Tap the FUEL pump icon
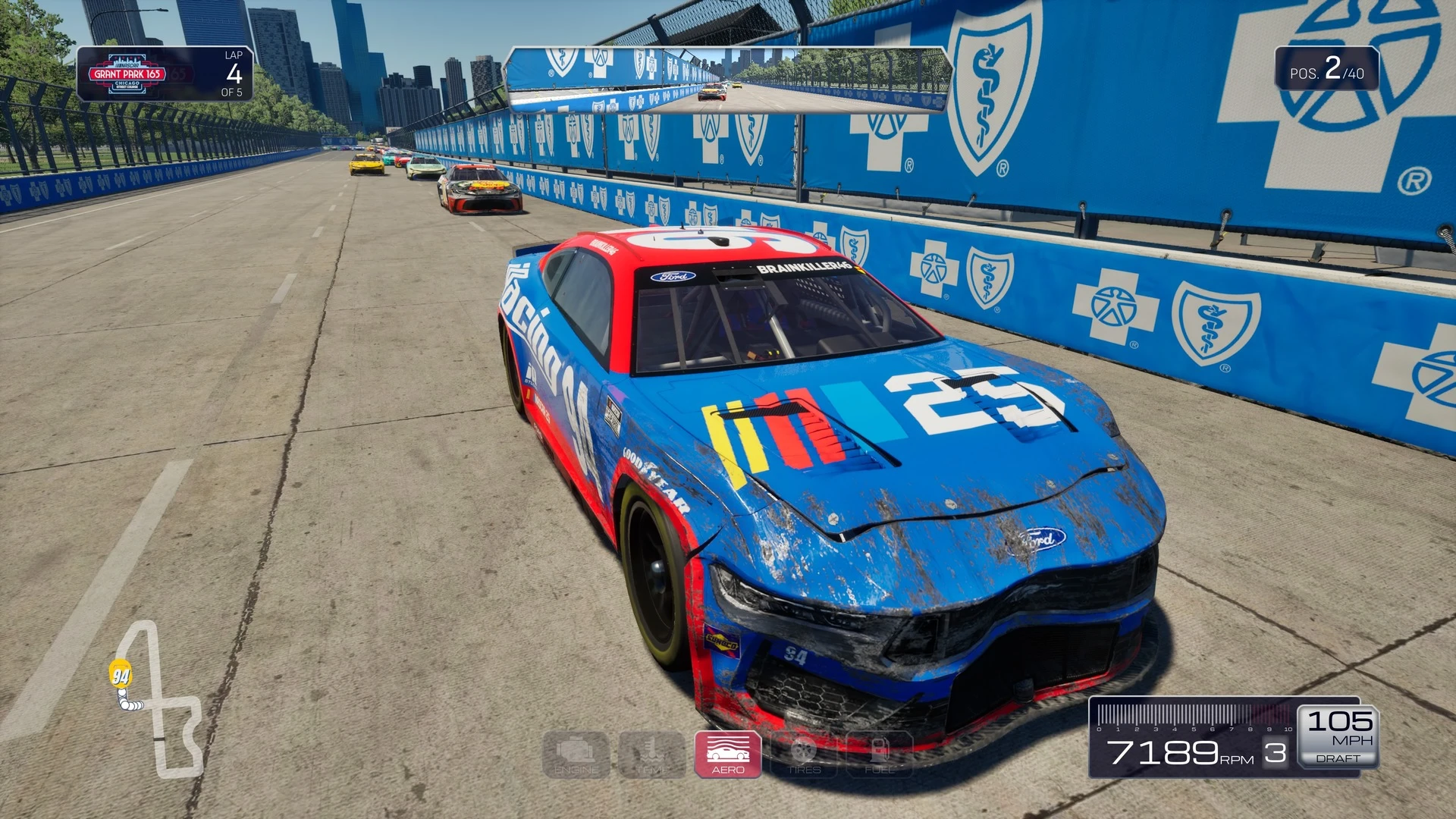This screenshot has height=819, width=1456. pyautogui.click(x=880, y=755)
